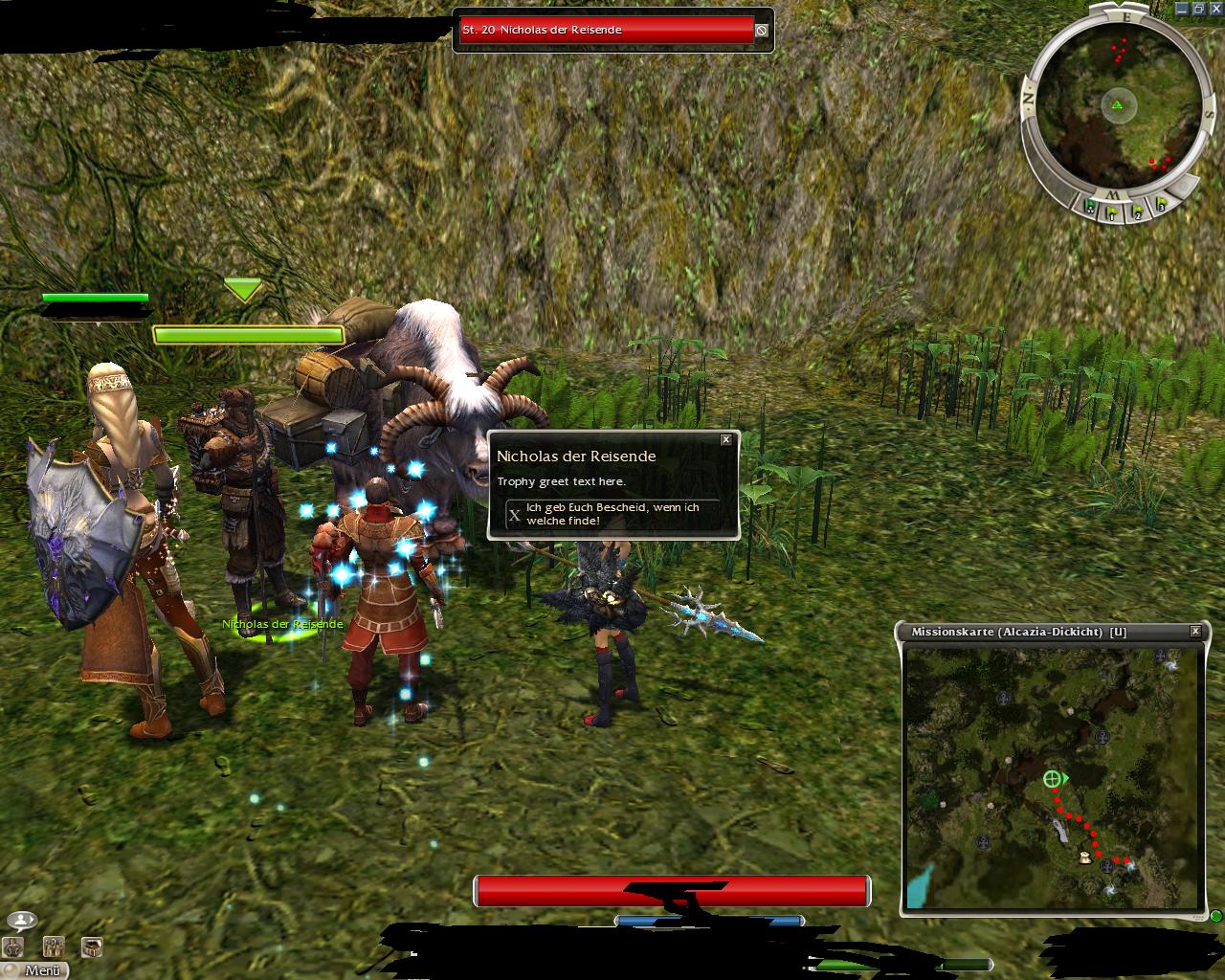Open the party group icon panel

tap(53, 947)
